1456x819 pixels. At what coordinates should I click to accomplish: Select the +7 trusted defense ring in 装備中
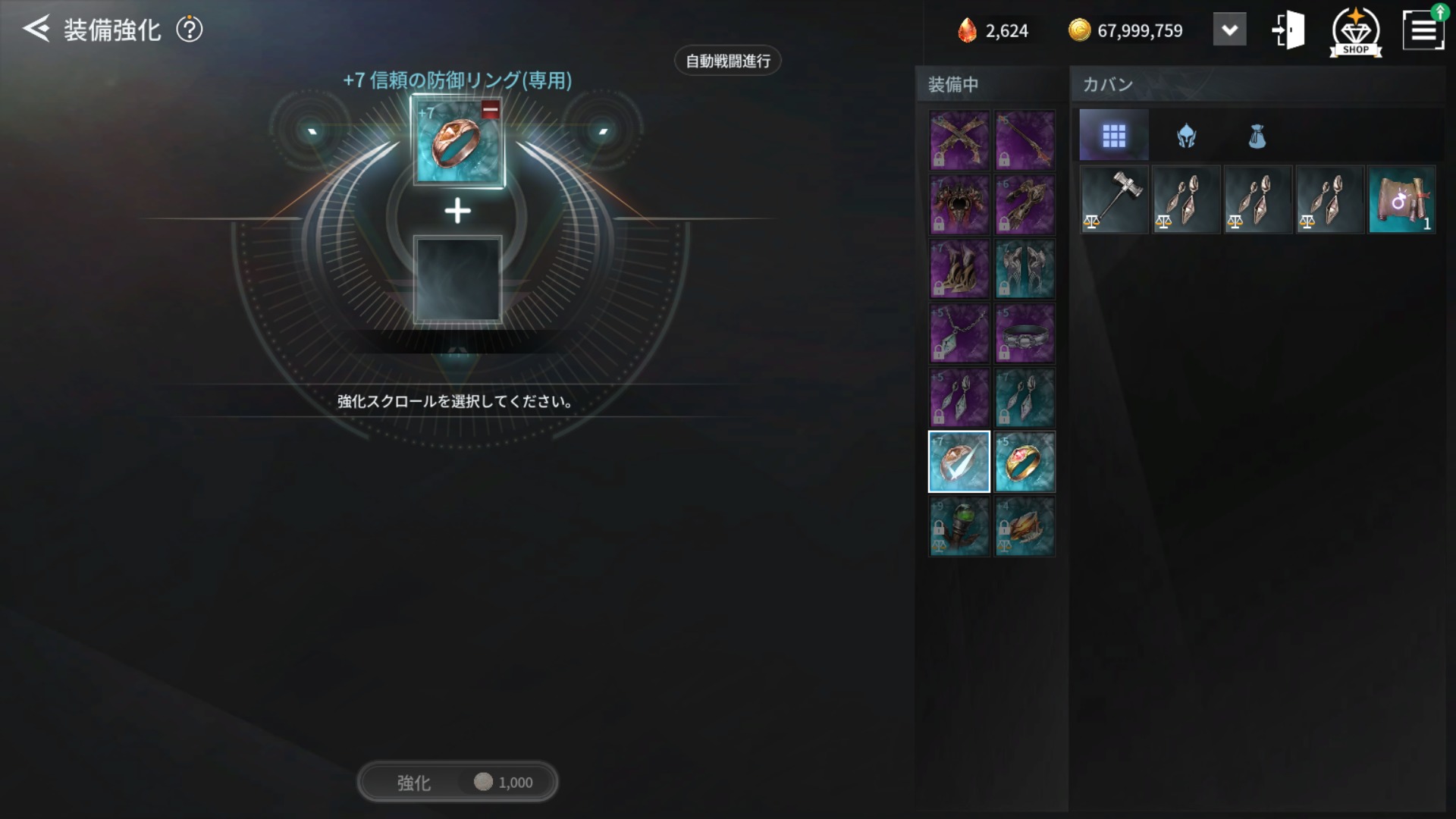click(959, 462)
